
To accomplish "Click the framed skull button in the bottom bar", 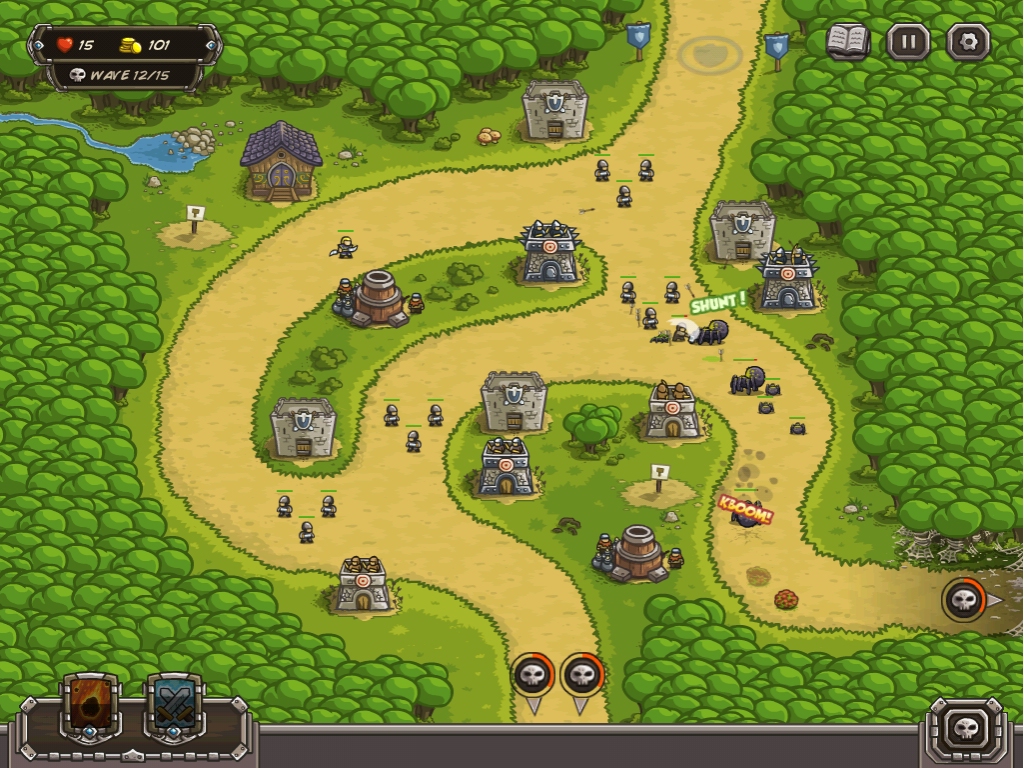I will [x=966, y=727].
